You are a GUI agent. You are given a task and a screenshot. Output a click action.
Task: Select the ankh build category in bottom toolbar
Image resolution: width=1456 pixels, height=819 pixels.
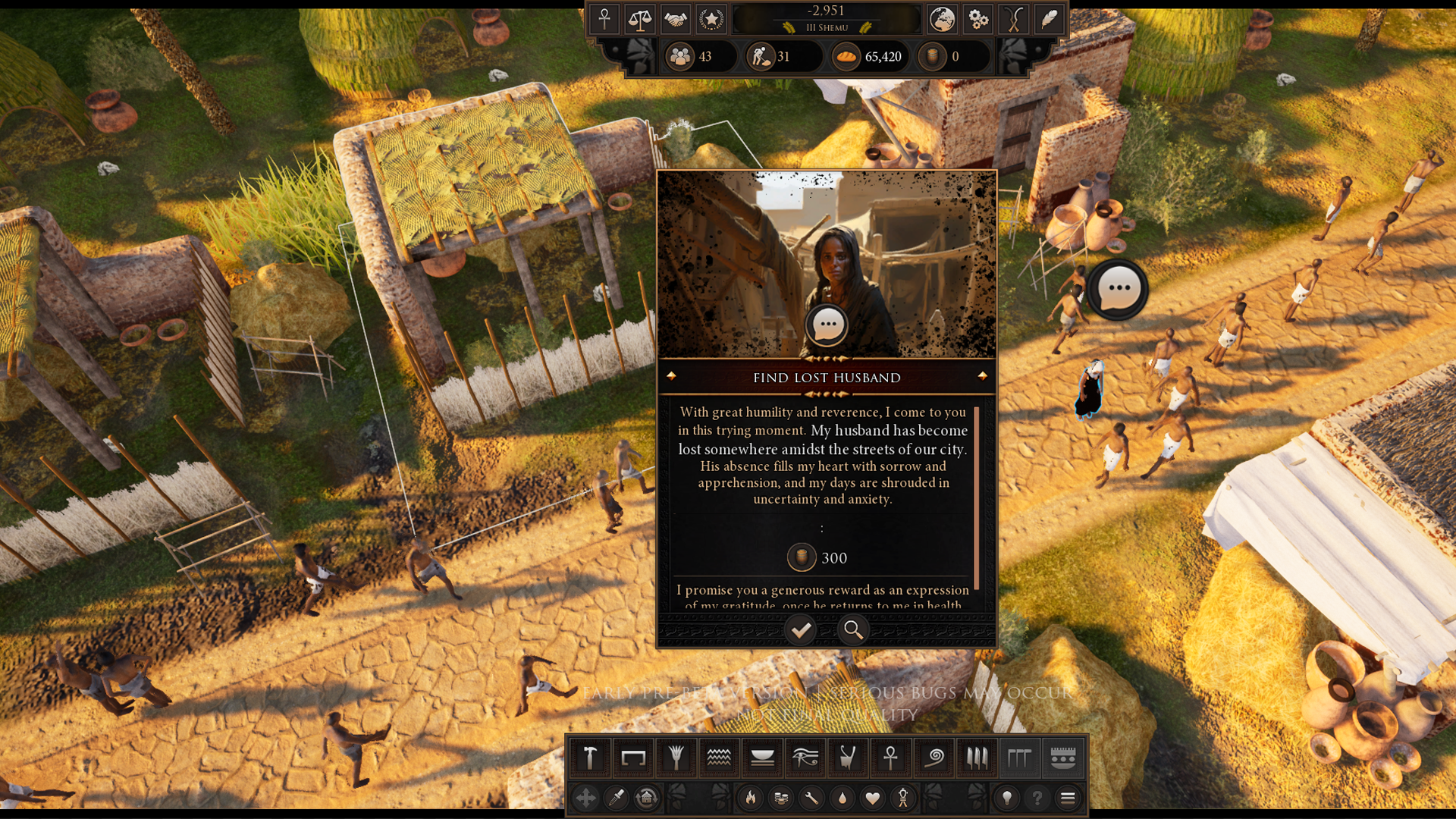point(891,757)
